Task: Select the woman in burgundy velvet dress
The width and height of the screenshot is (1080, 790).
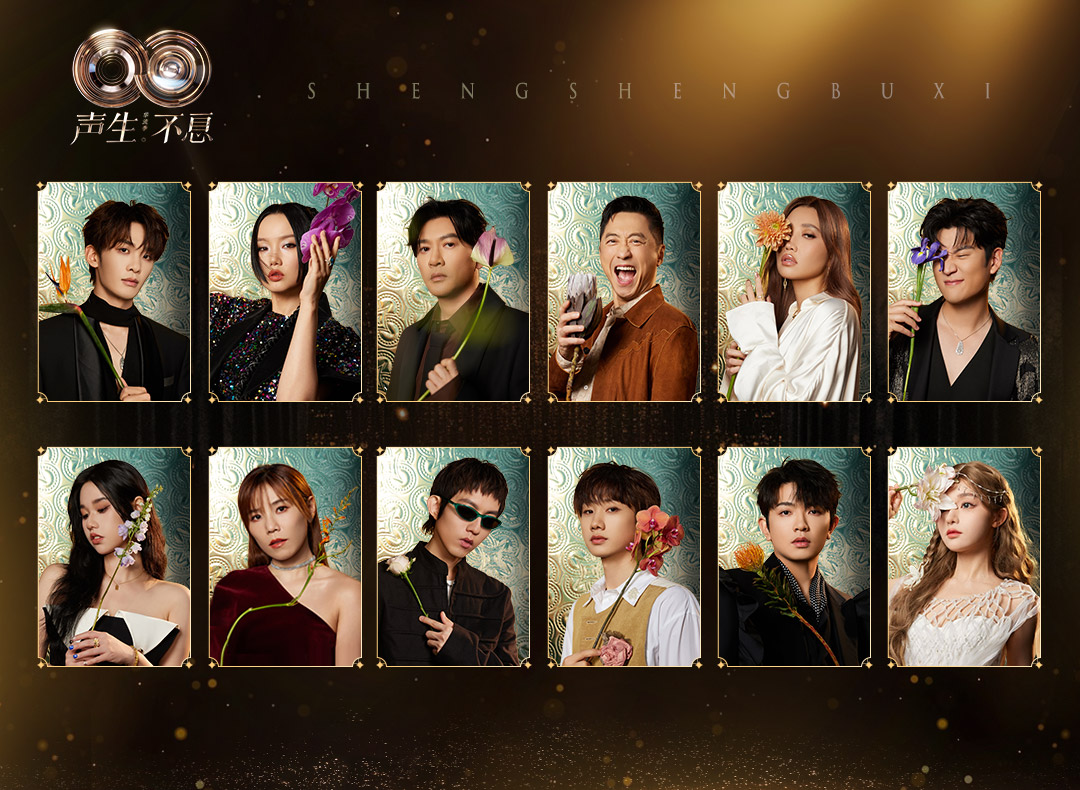Action: [285, 556]
